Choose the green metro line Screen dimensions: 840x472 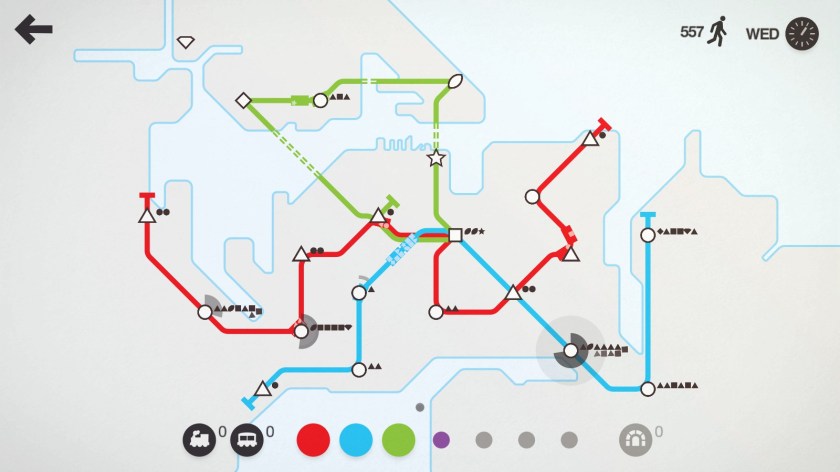pos(399,438)
